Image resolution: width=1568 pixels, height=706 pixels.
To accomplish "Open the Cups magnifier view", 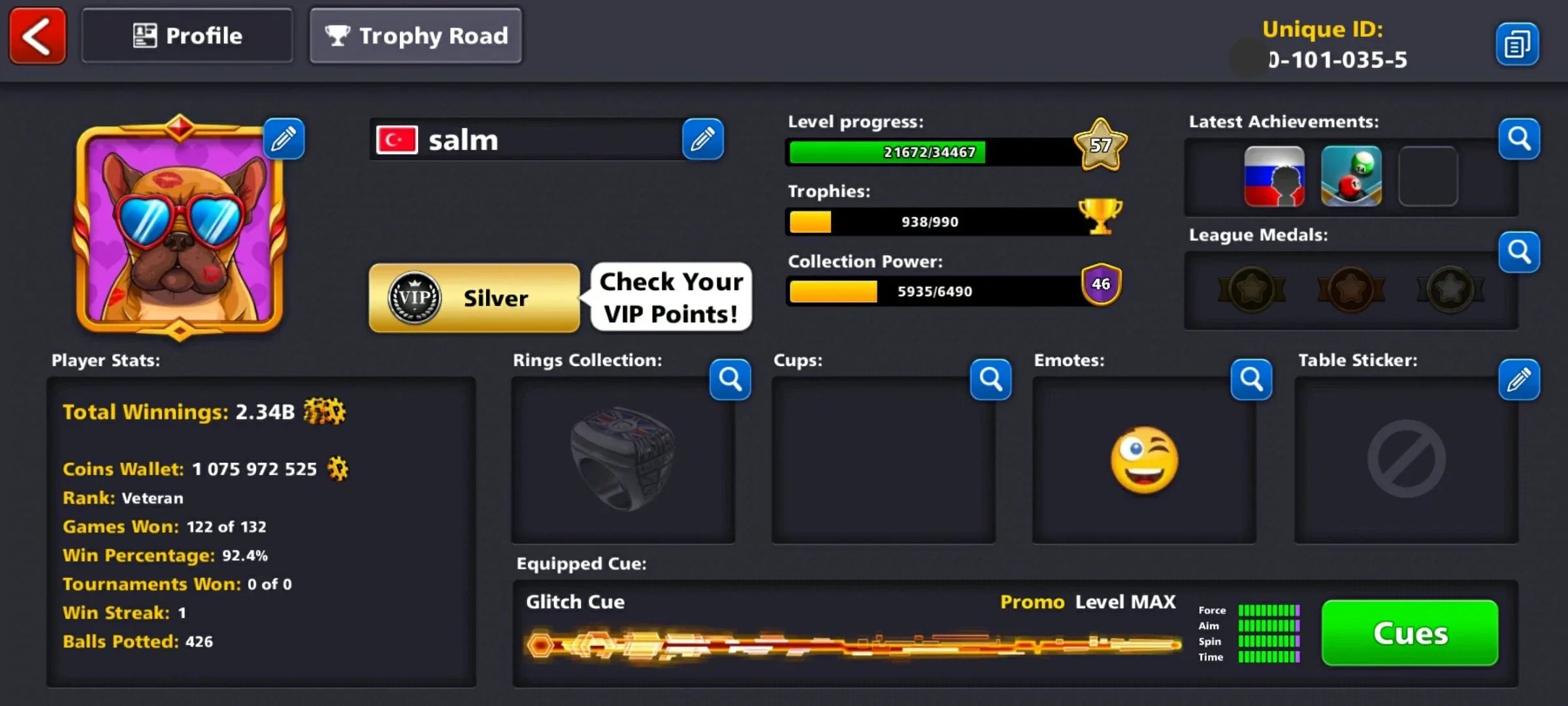I will [x=990, y=380].
